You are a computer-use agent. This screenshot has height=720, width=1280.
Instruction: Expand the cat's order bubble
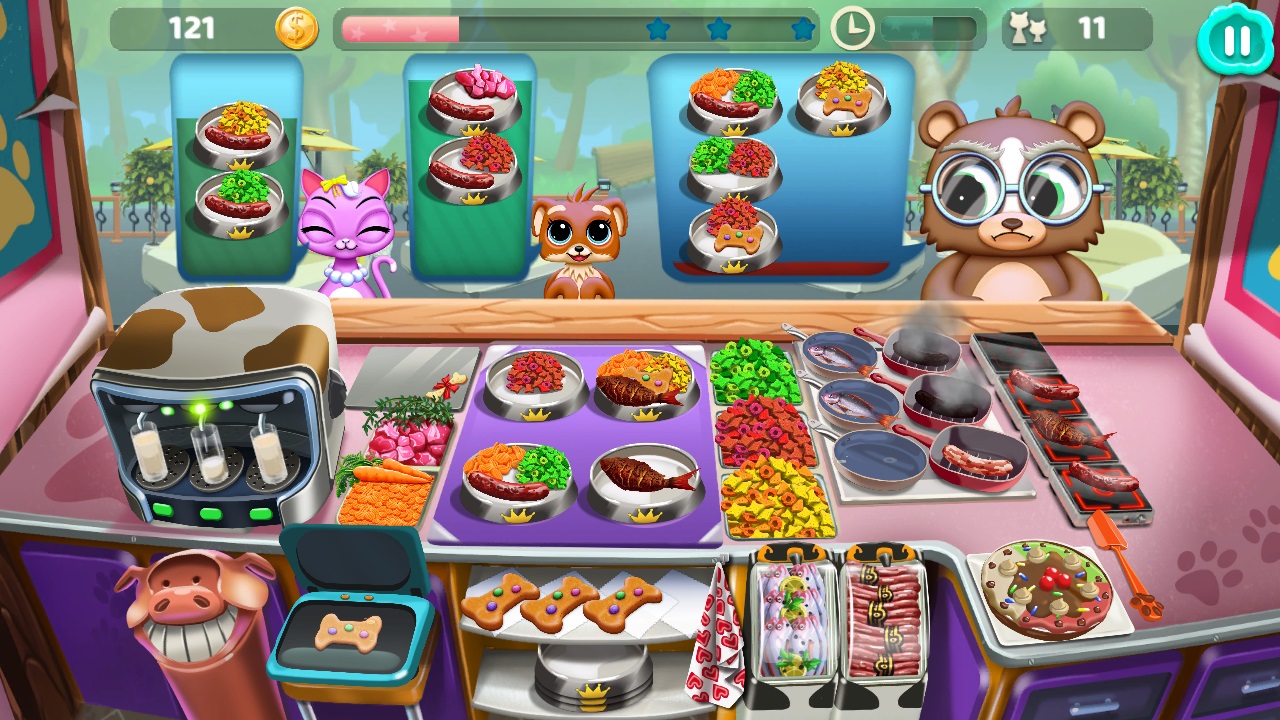[x=237, y=165]
